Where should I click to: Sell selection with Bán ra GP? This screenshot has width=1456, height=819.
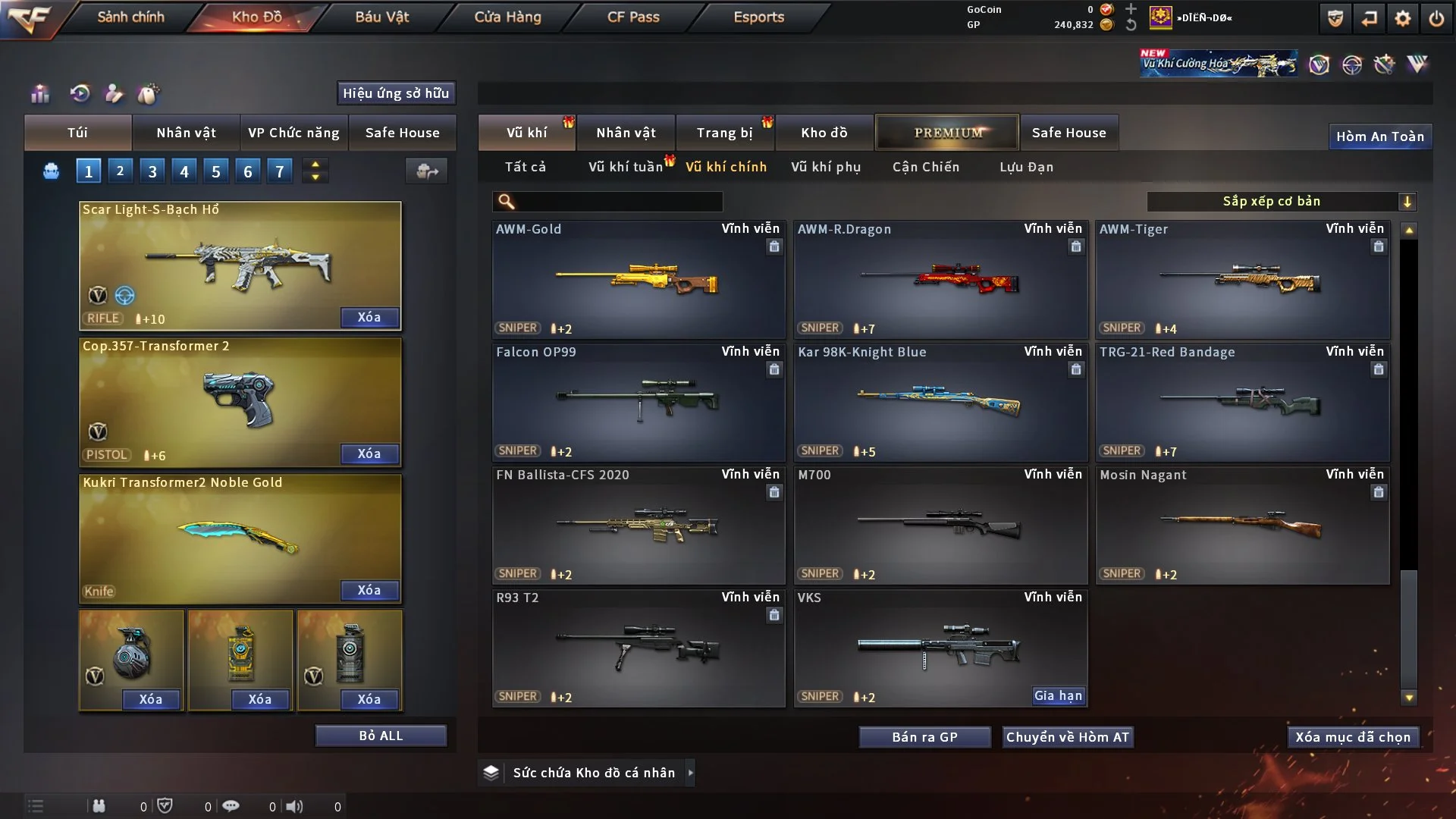(x=924, y=737)
